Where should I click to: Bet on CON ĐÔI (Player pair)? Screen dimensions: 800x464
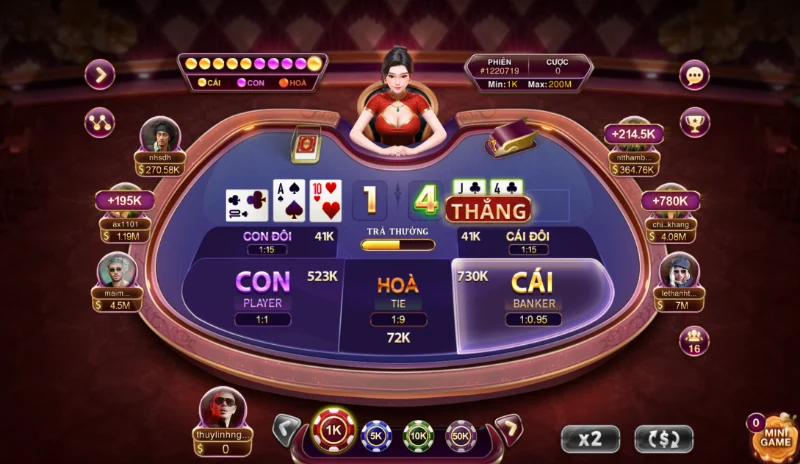point(264,241)
